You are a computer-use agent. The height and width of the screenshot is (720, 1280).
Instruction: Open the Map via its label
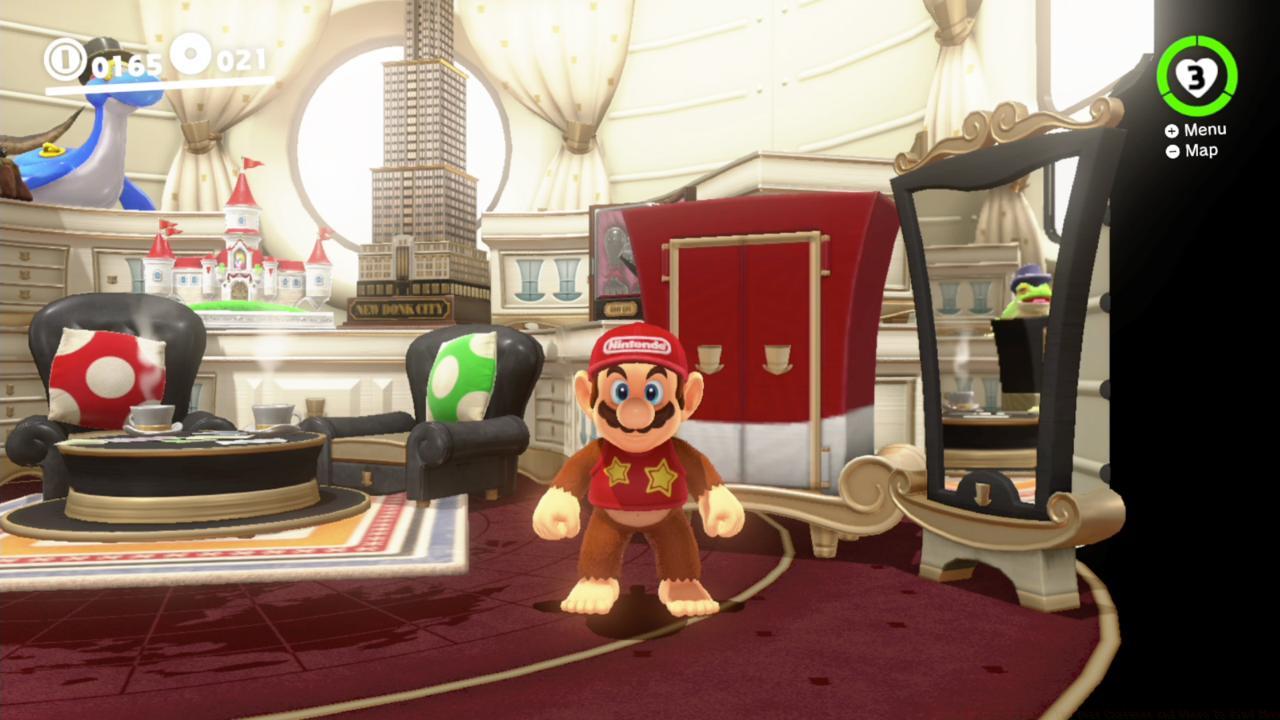(x=1200, y=150)
